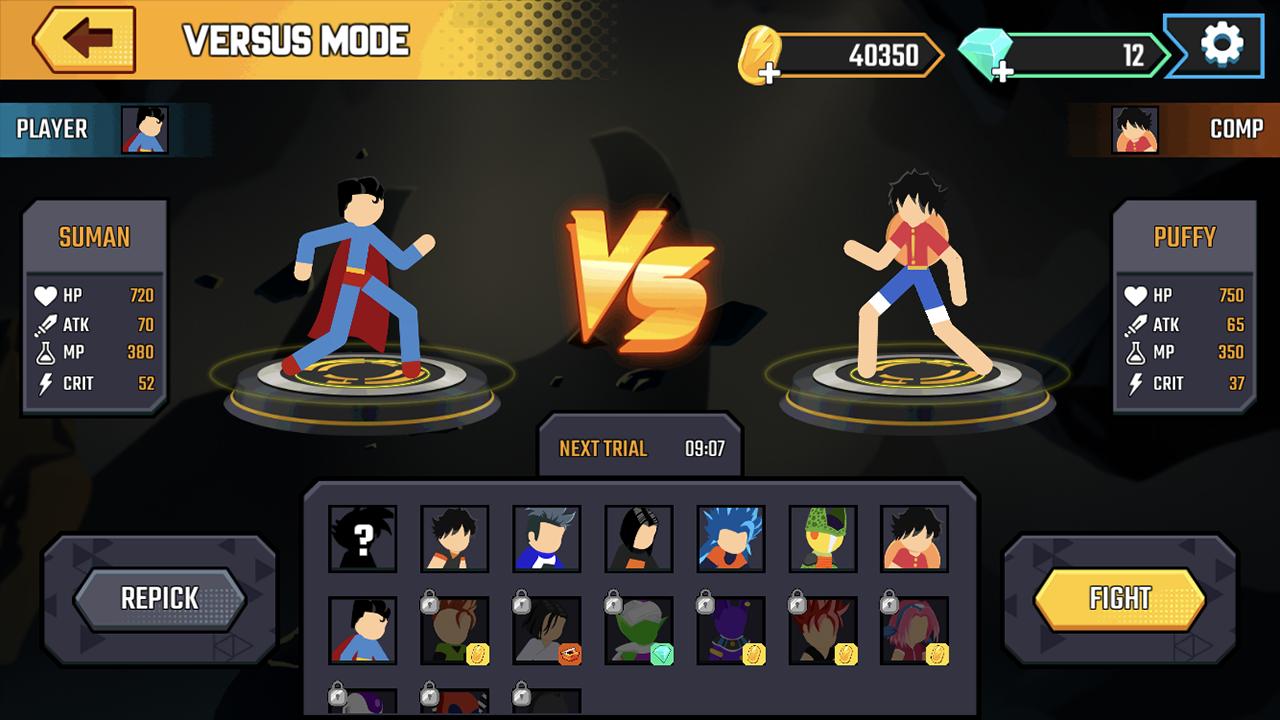Select the Puffy red-shirt character tile
This screenshot has width=1280, height=720.
(x=915, y=538)
